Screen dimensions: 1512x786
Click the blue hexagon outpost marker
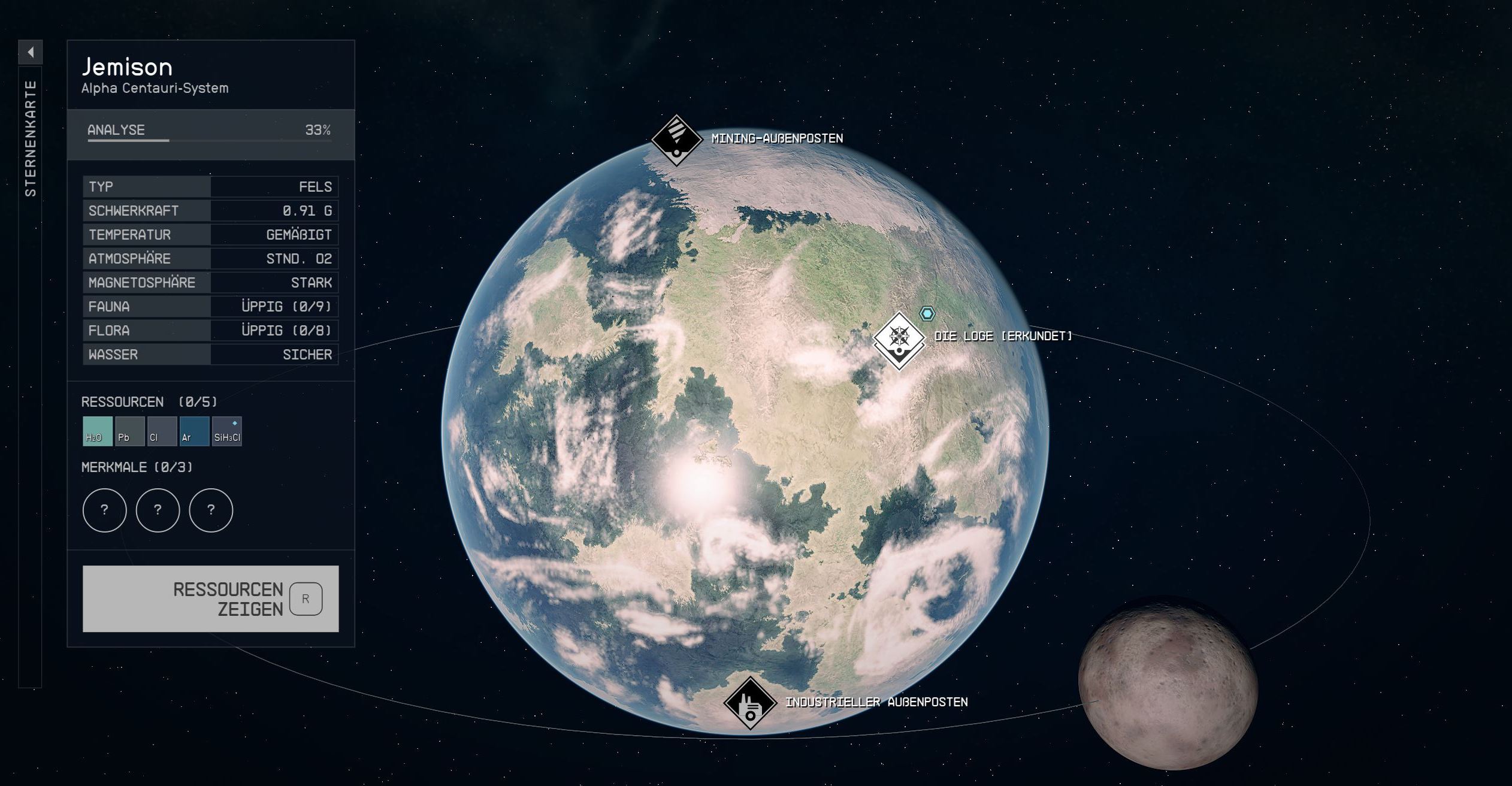coord(927,313)
